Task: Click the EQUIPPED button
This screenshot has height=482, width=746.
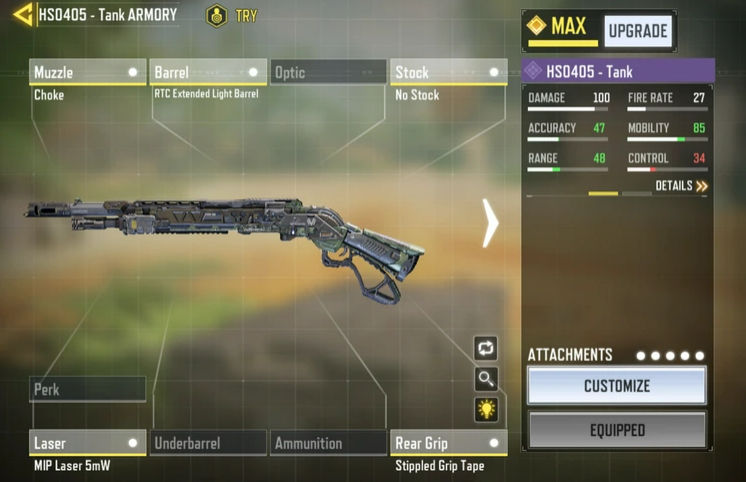Action: point(617,430)
